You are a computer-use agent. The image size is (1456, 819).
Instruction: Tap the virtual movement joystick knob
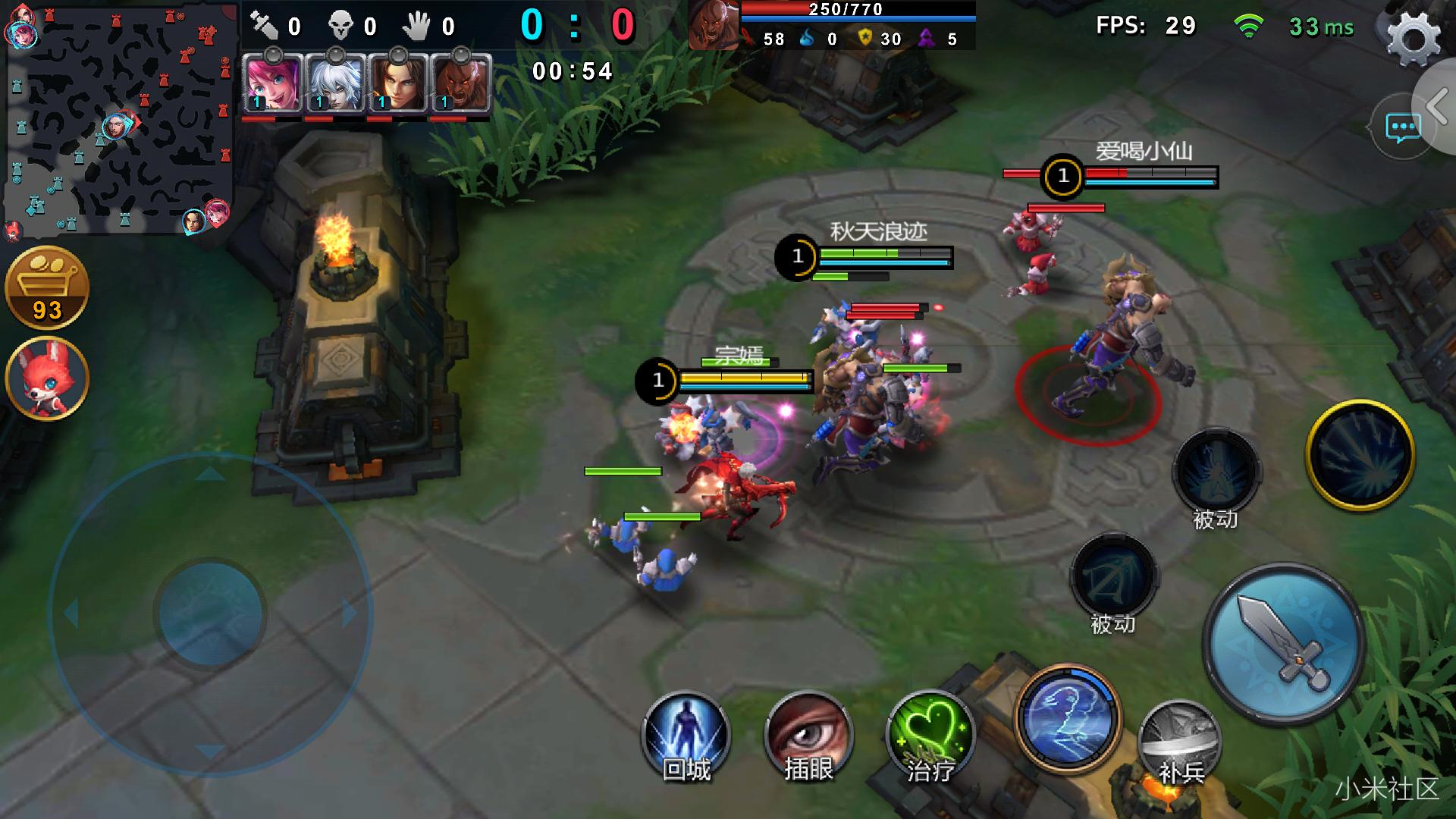tap(210, 613)
